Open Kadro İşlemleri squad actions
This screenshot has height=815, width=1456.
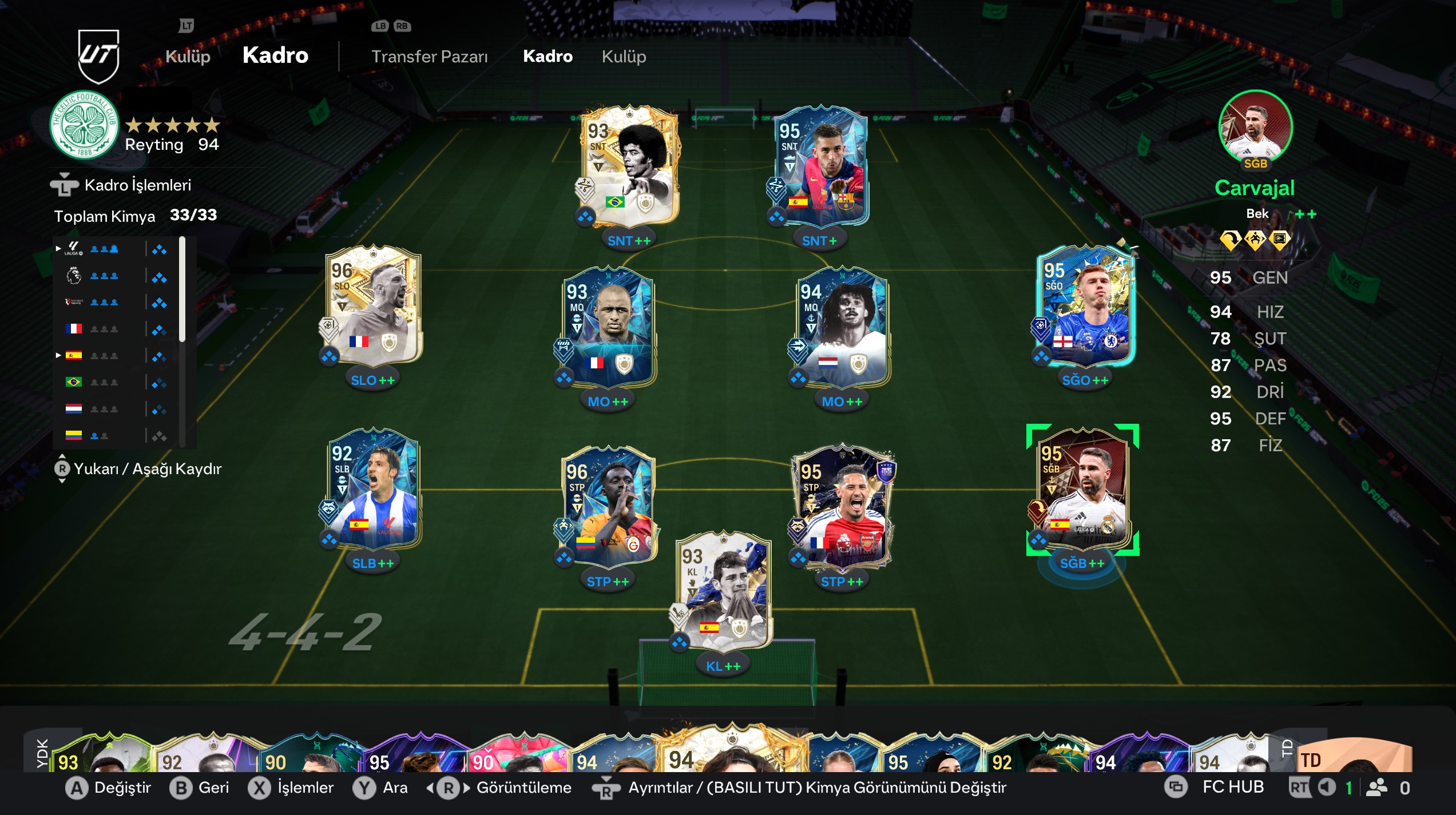click(x=137, y=185)
